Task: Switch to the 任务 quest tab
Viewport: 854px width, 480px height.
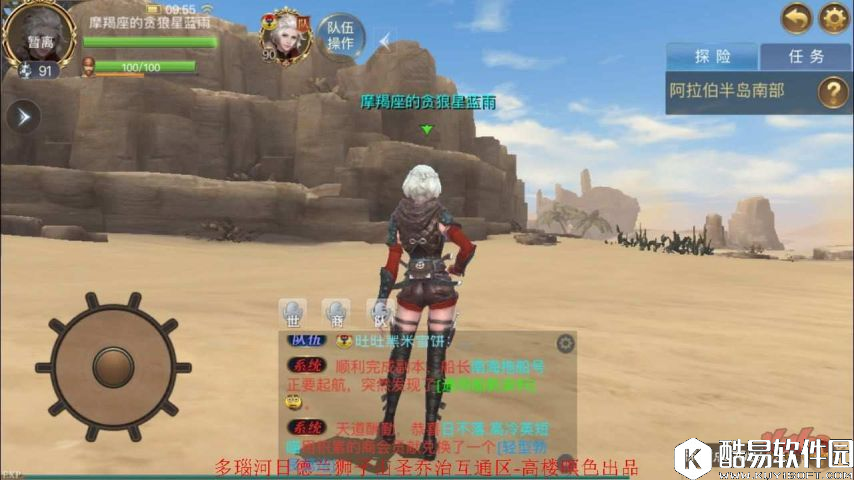Action: point(804,56)
